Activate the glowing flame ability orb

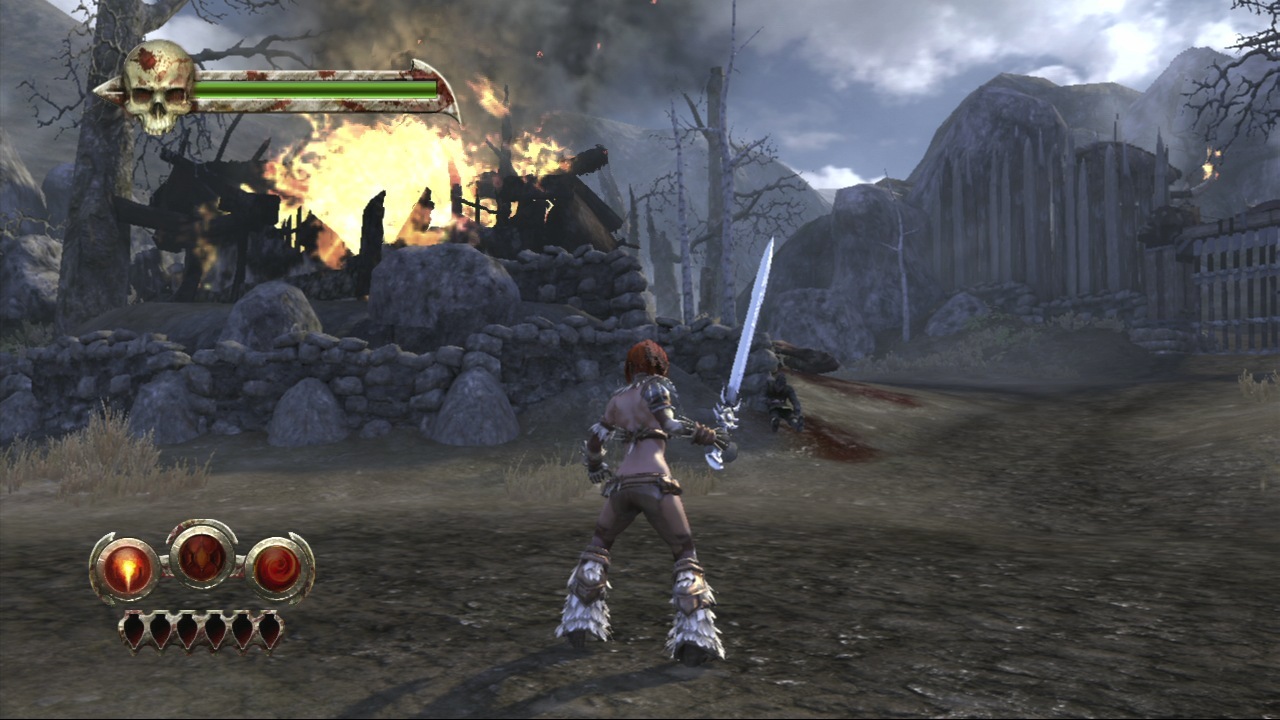tap(127, 569)
